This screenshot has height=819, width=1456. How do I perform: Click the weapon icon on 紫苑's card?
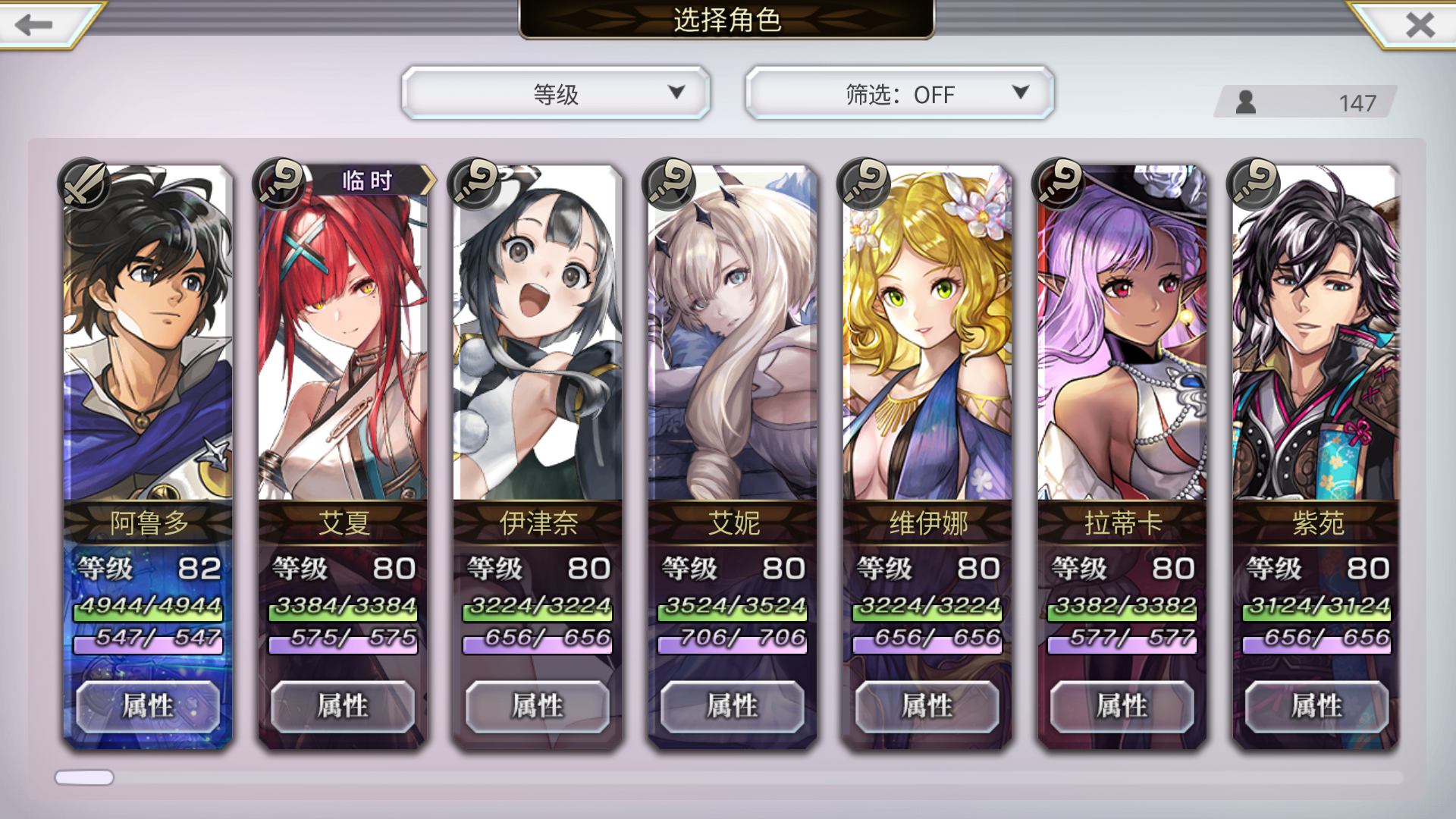(x=1254, y=184)
